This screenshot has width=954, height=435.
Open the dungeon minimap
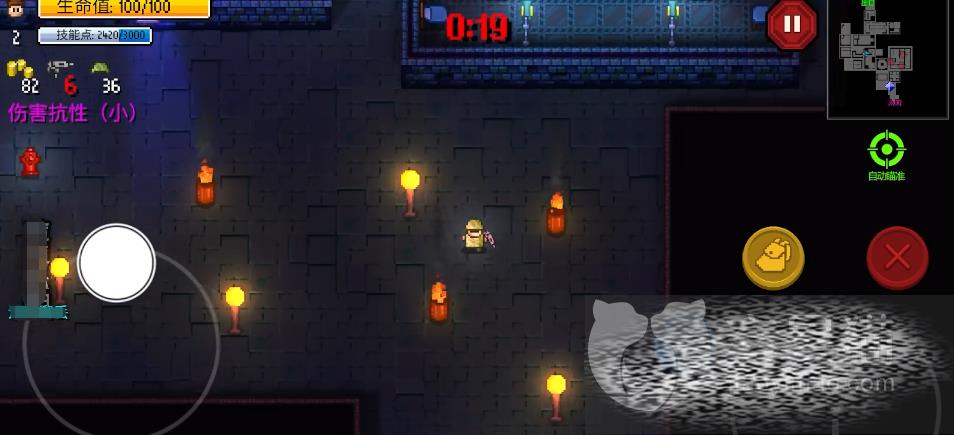coord(887,59)
